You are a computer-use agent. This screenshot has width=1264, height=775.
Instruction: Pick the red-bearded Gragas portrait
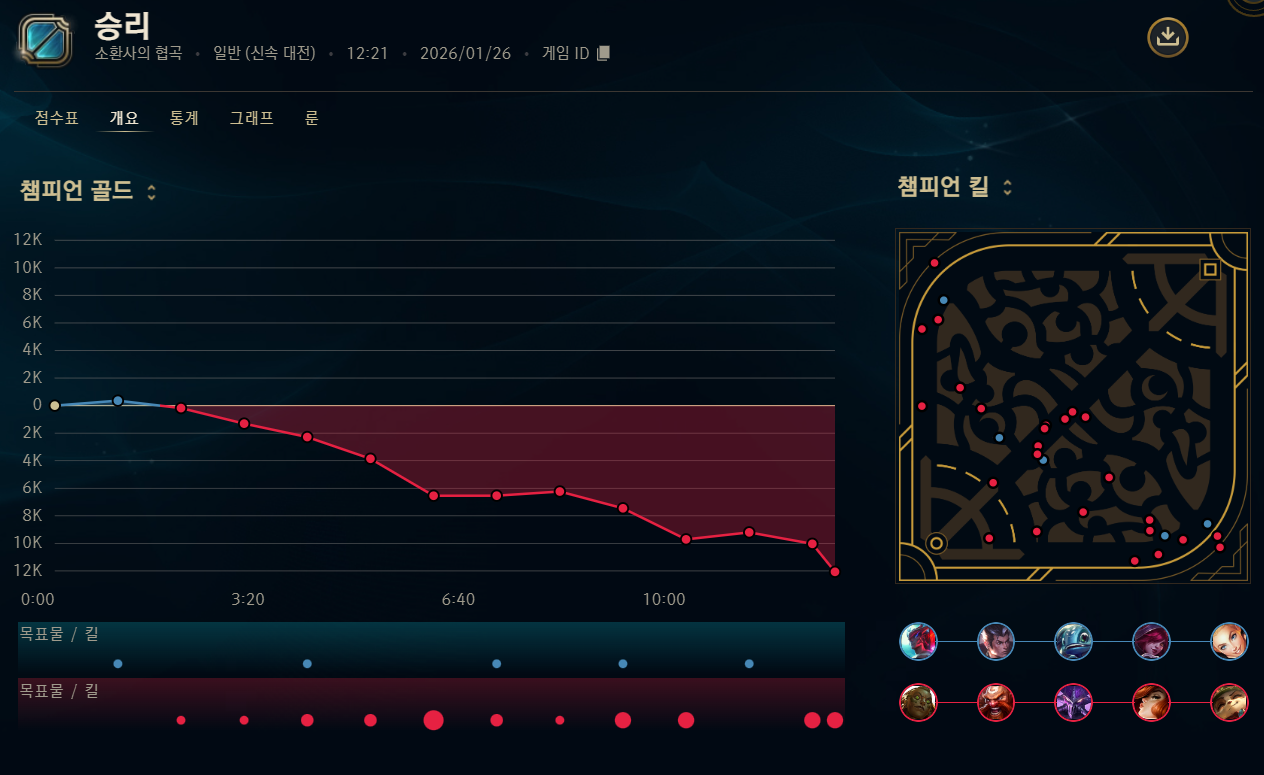(996, 702)
